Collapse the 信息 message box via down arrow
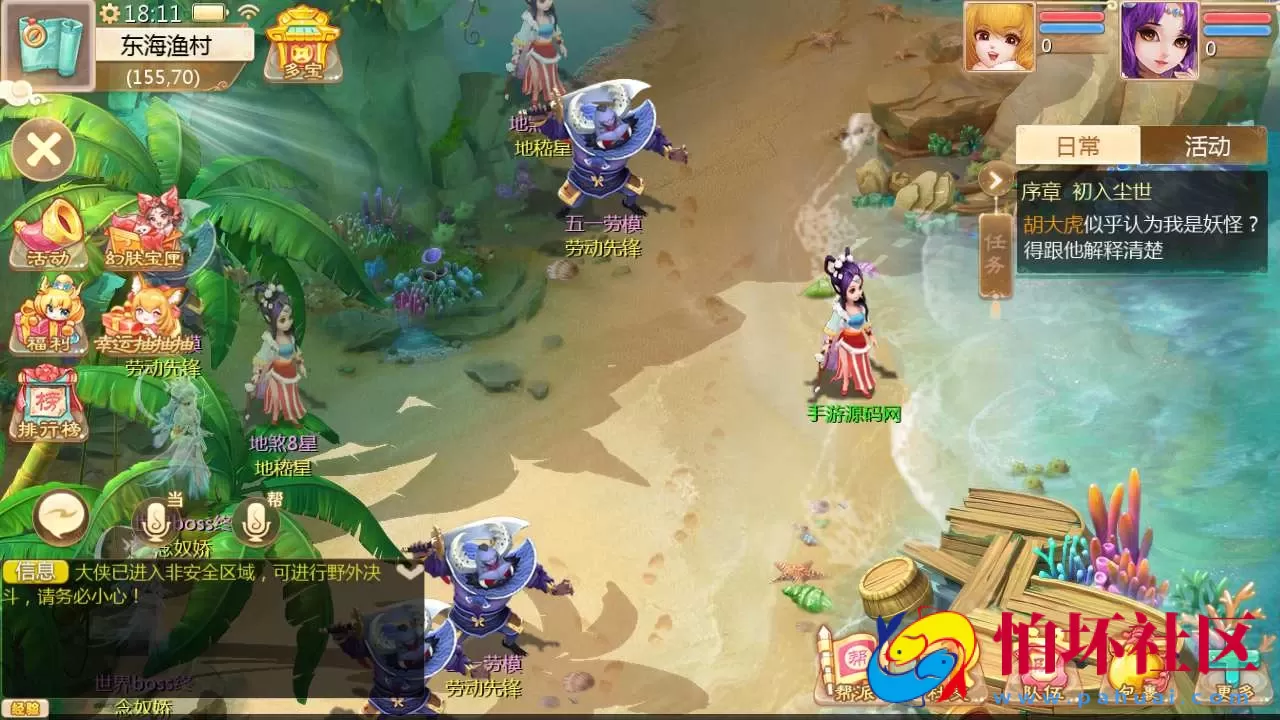This screenshot has height=720, width=1280. [408, 568]
